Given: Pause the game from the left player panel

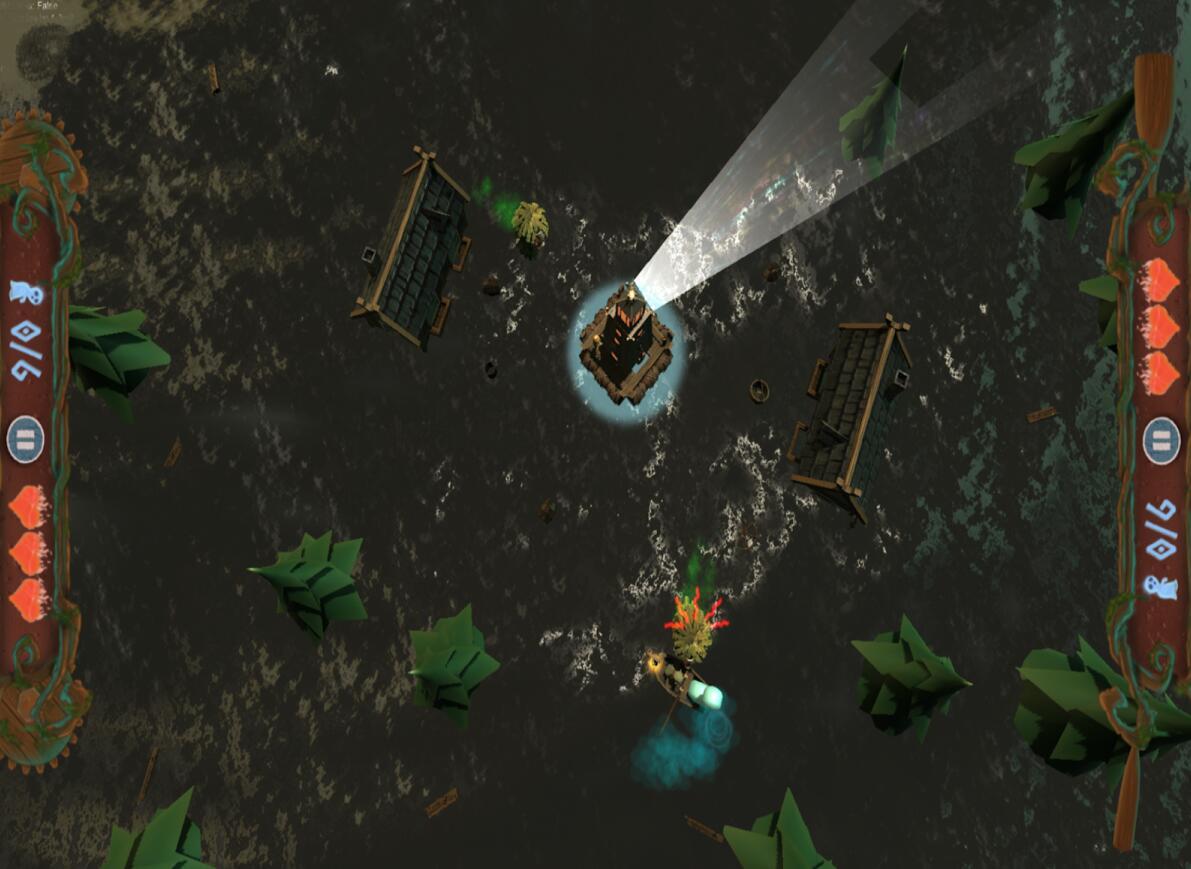Looking at the screenshot, I should click(x=26, y=440).
